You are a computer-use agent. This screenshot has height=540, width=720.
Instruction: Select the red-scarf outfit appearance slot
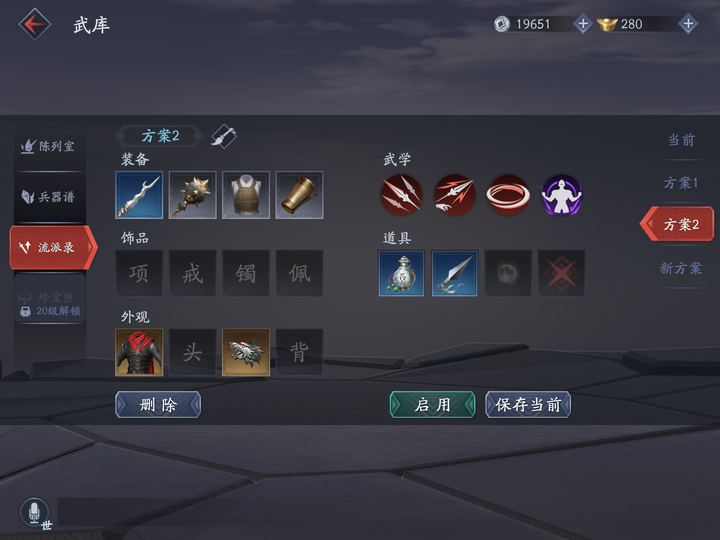coord(139,352)
